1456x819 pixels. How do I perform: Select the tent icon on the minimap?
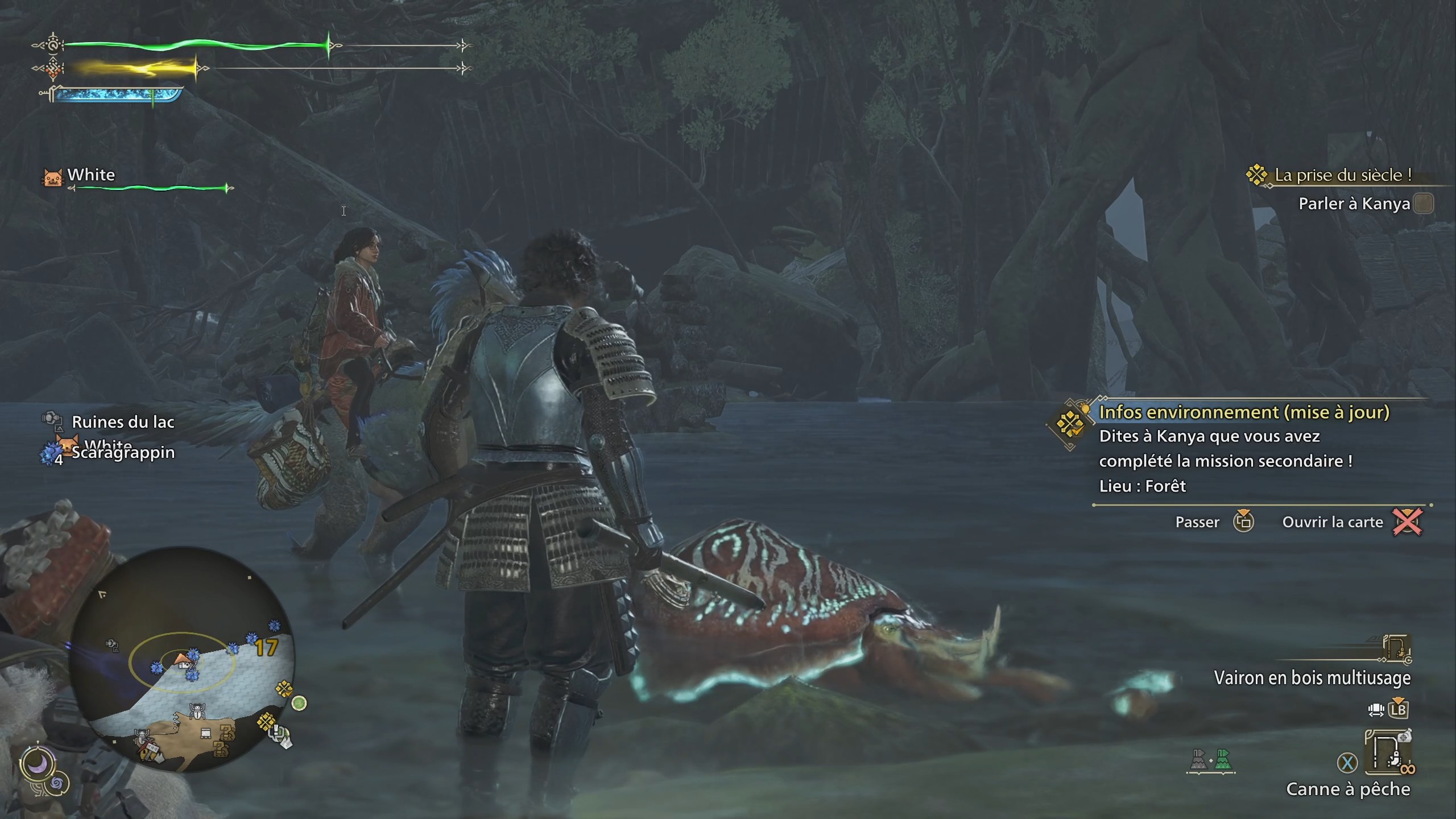(x=183, y=666)
